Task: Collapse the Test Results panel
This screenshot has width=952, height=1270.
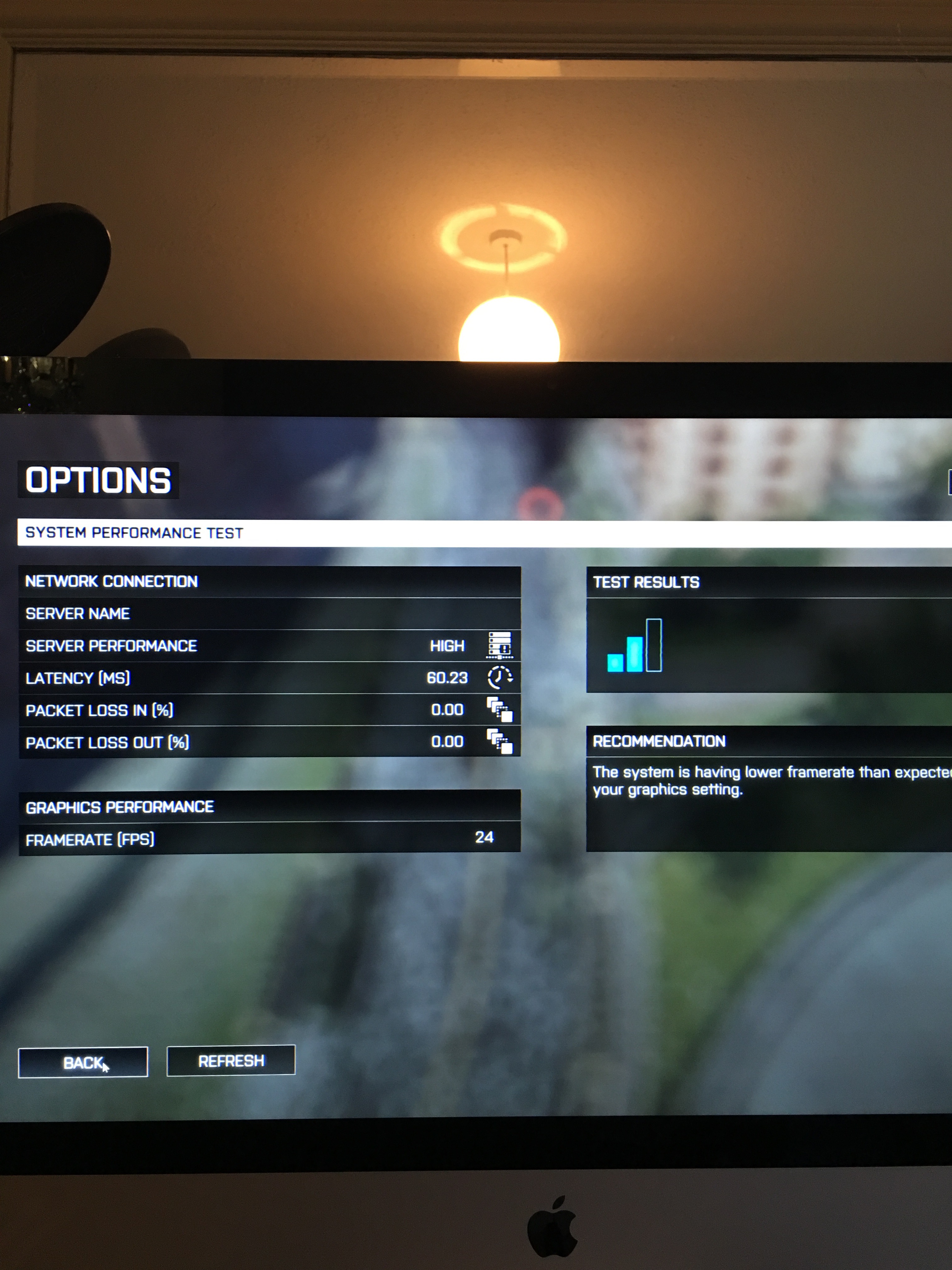Action: click(647, 581)
